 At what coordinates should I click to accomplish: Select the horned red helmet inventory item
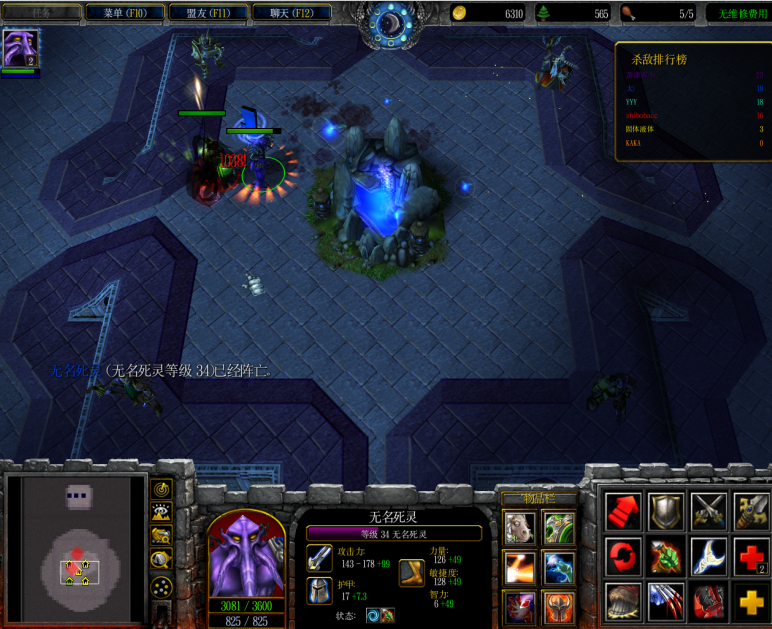point(558,606)
